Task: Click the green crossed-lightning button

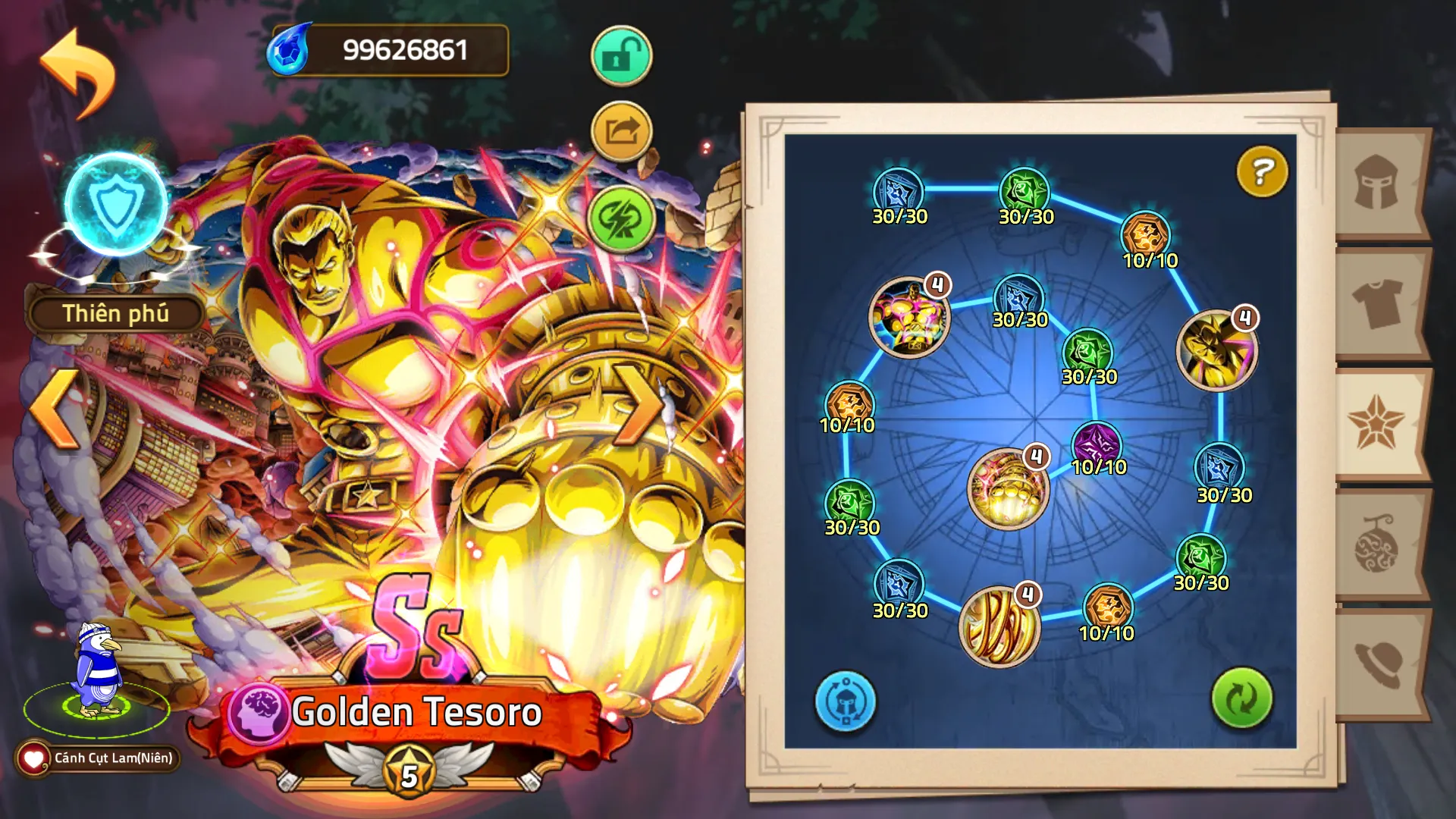Action: tap(621, 219)
